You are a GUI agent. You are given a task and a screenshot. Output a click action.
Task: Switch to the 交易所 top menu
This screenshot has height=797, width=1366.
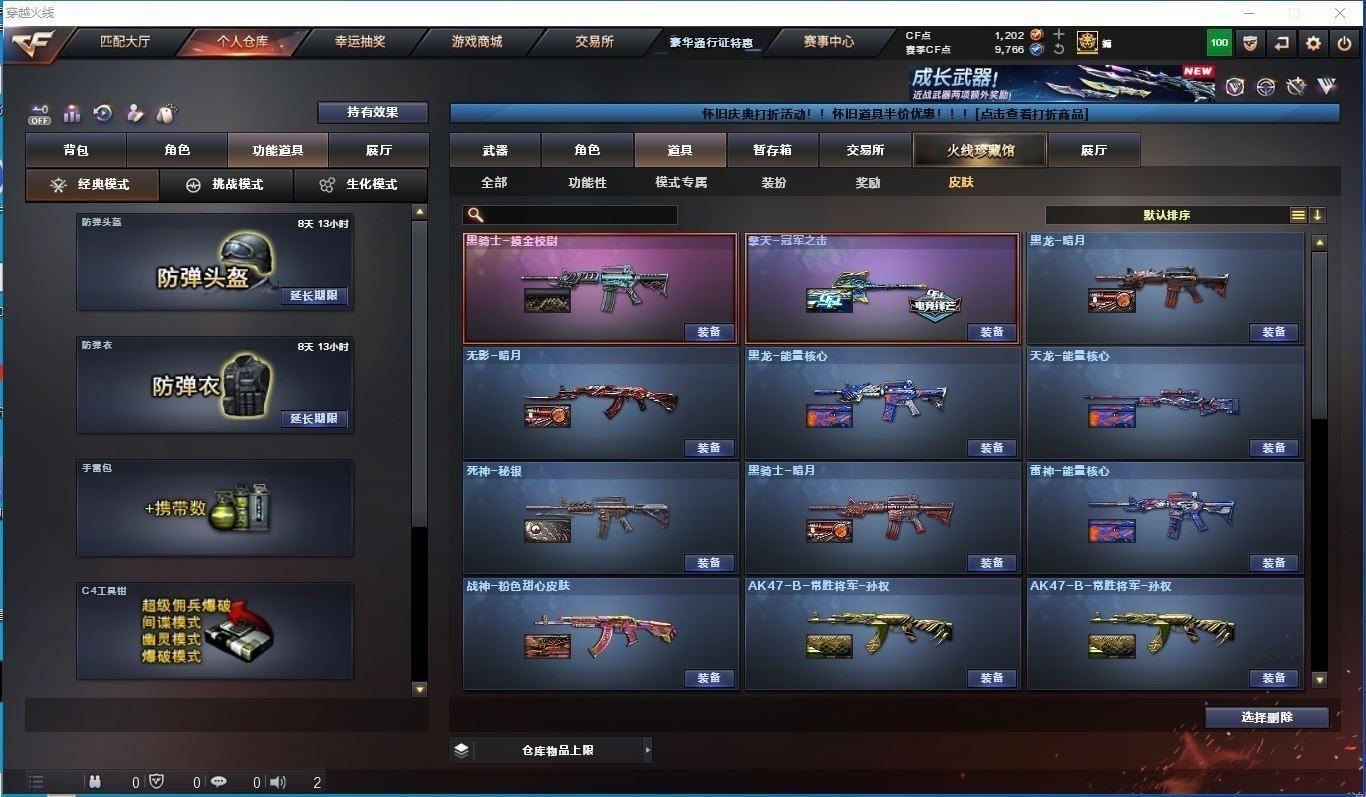tap(594, 42)
